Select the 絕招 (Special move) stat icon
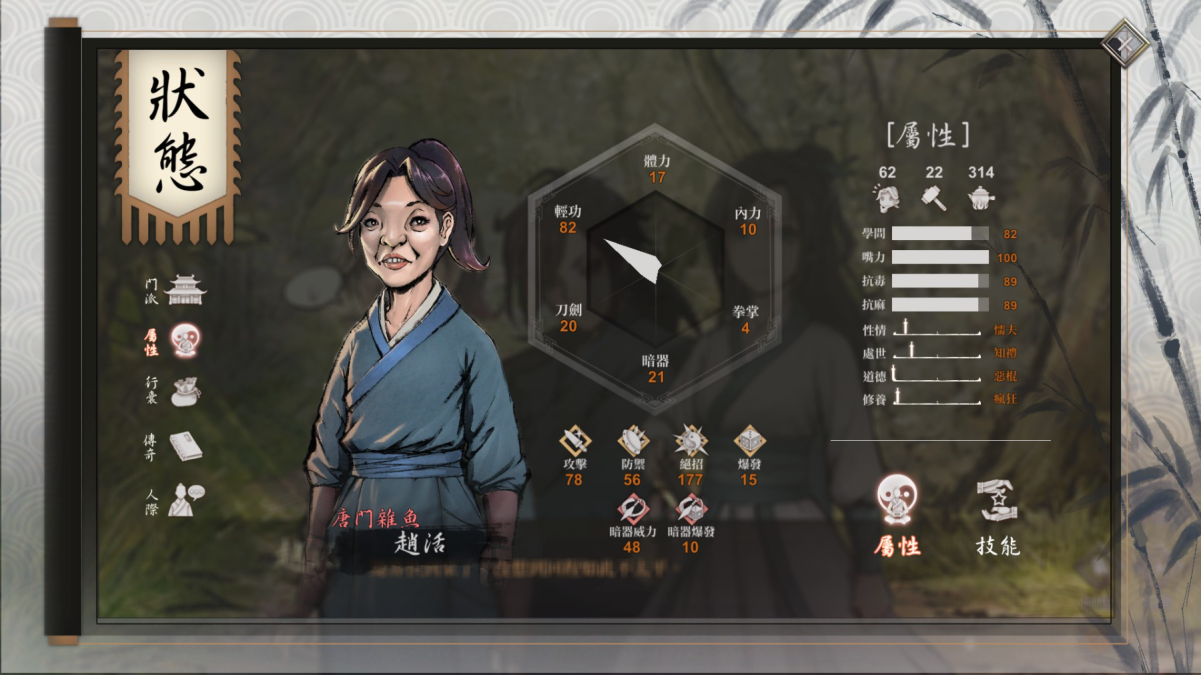 pos(690,441)
